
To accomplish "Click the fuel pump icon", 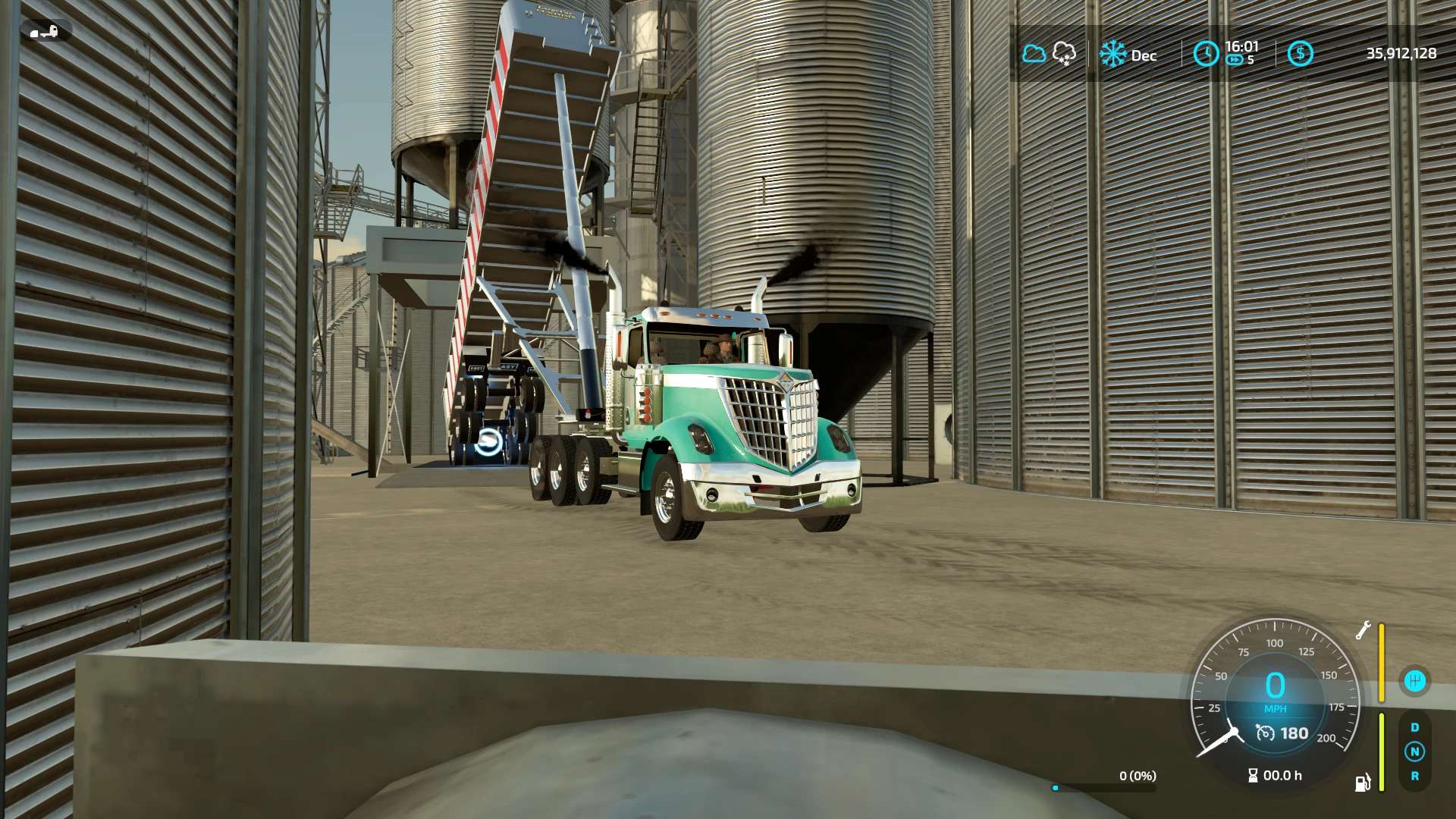I will point(1363,783).
